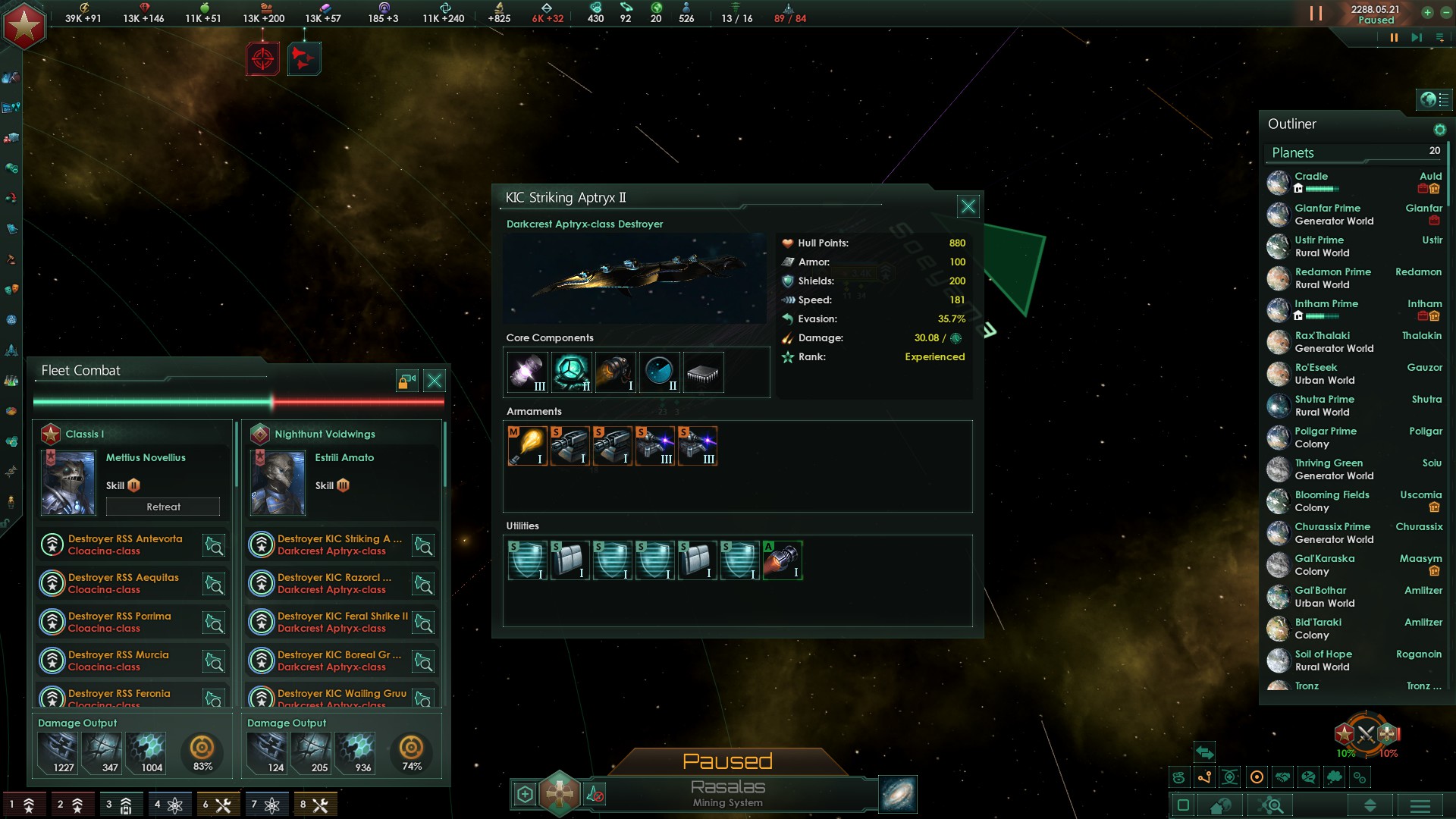Select fleet control group 1
The width and height of the screenshot is (1456, 819).
tap(23, 803)
